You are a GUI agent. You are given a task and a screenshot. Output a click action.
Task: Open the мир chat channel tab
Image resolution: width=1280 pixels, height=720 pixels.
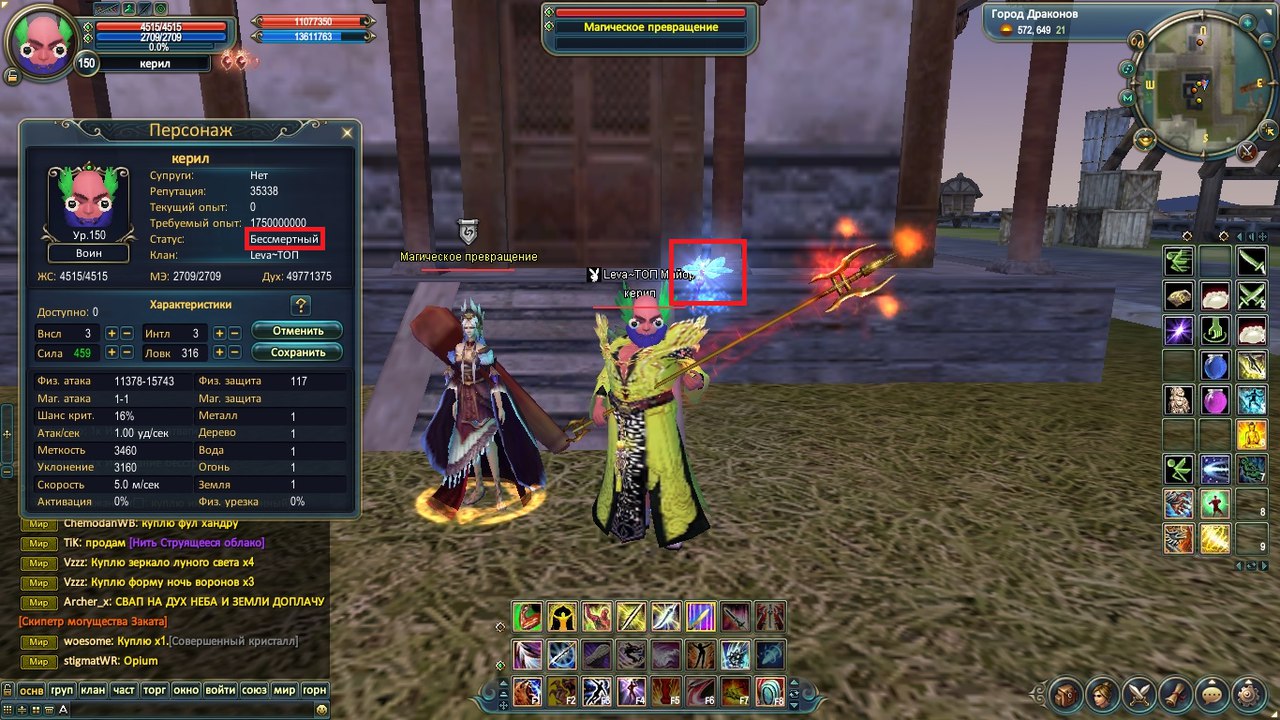(285, 690)
